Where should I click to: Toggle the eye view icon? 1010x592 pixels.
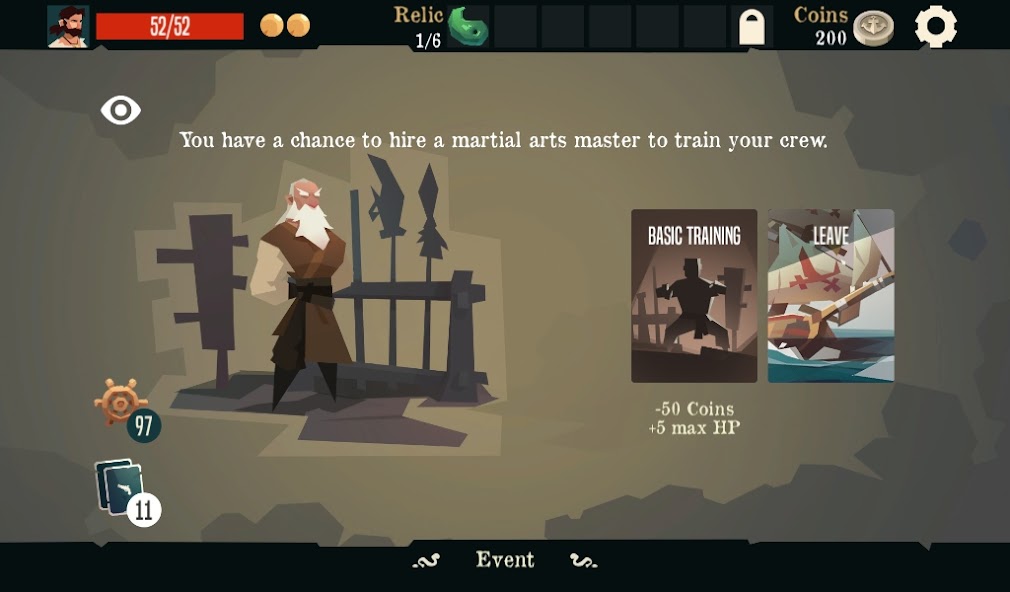(121, 110)
